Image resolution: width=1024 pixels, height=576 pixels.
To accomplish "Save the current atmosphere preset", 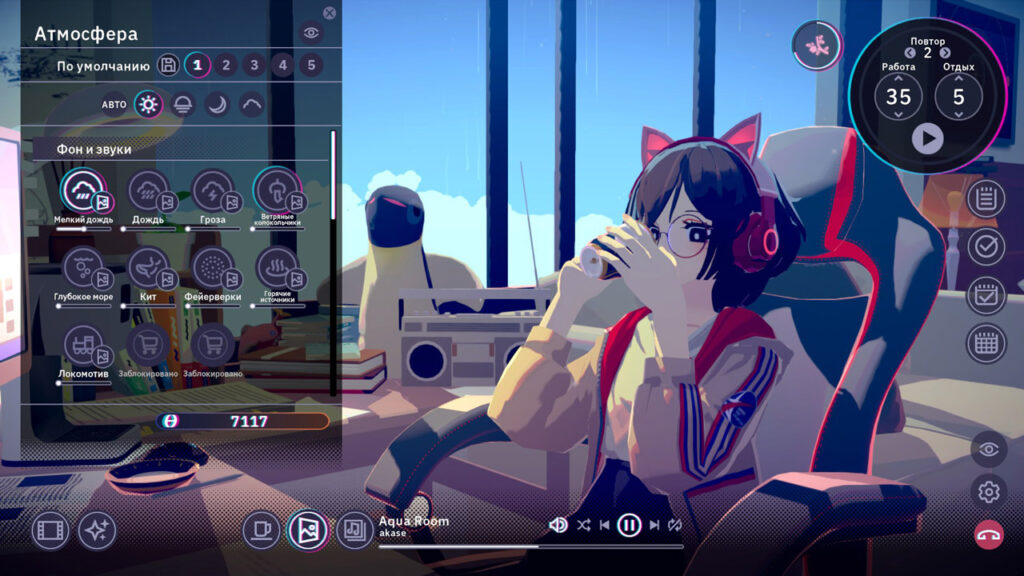I will (x=168, y=66).
